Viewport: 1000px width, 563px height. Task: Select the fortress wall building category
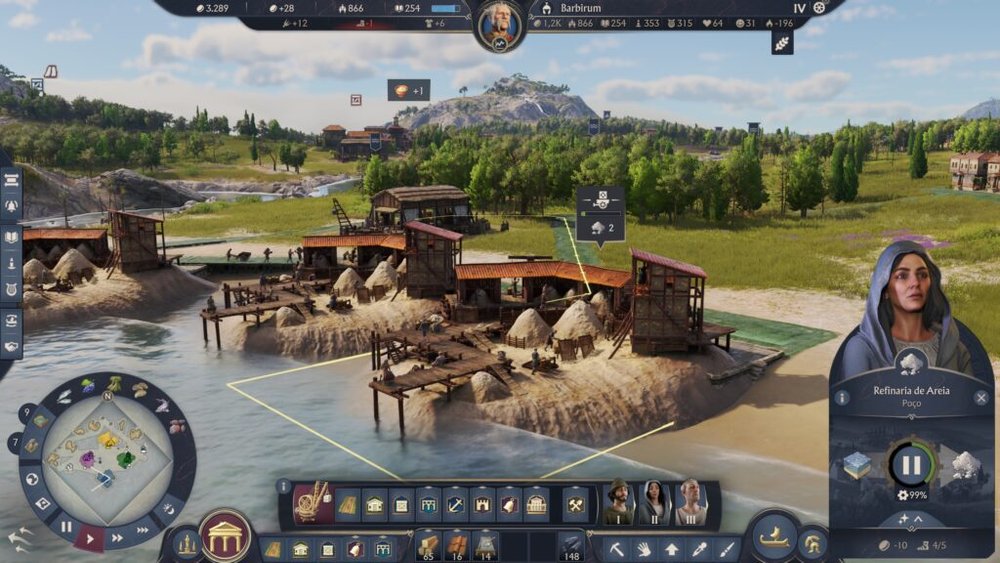tap(482, 505)
